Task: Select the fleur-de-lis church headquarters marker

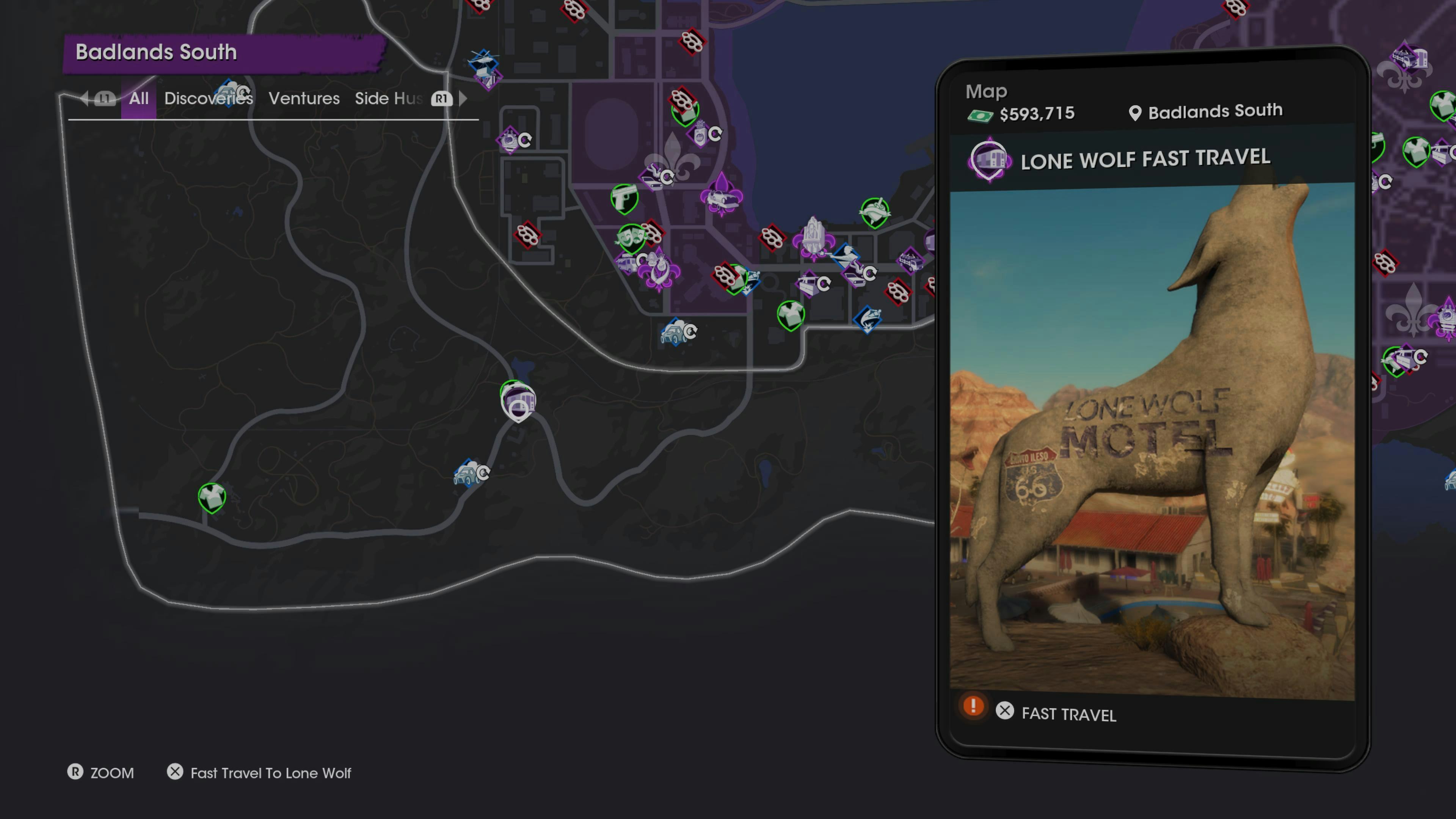Action: pos(813,237)
